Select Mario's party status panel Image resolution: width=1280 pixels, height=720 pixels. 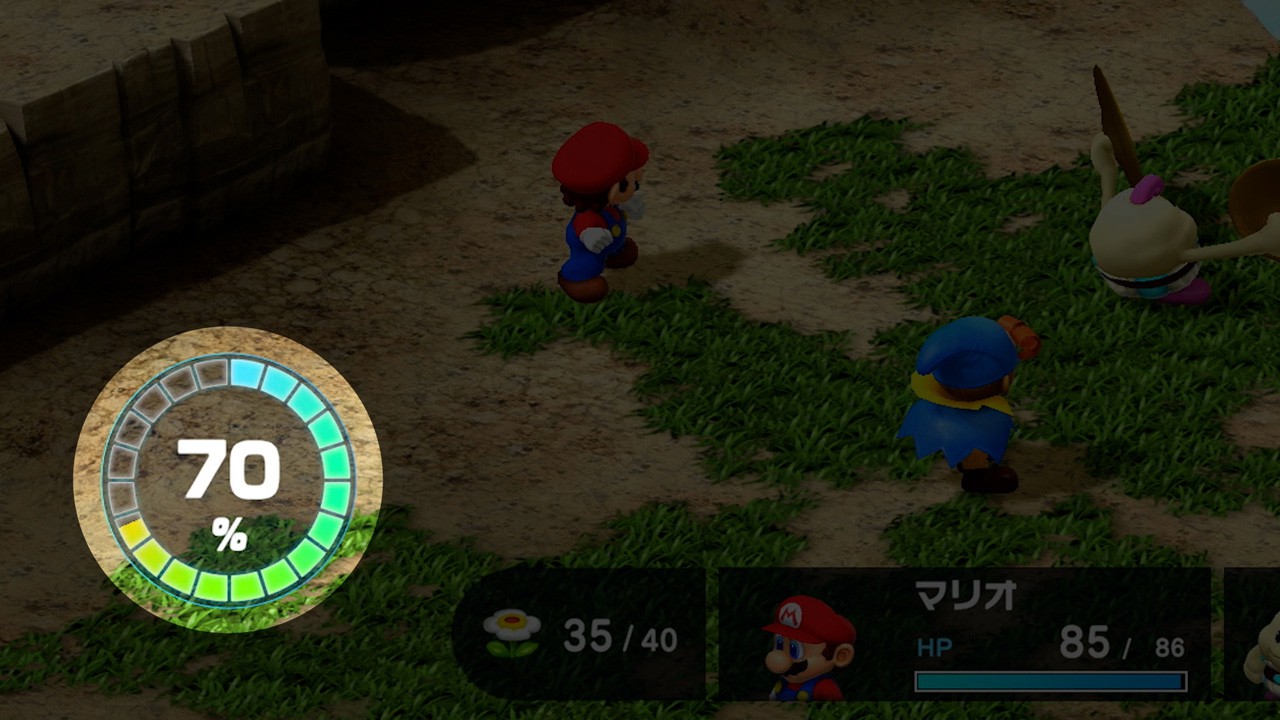(x=964, y=634)
